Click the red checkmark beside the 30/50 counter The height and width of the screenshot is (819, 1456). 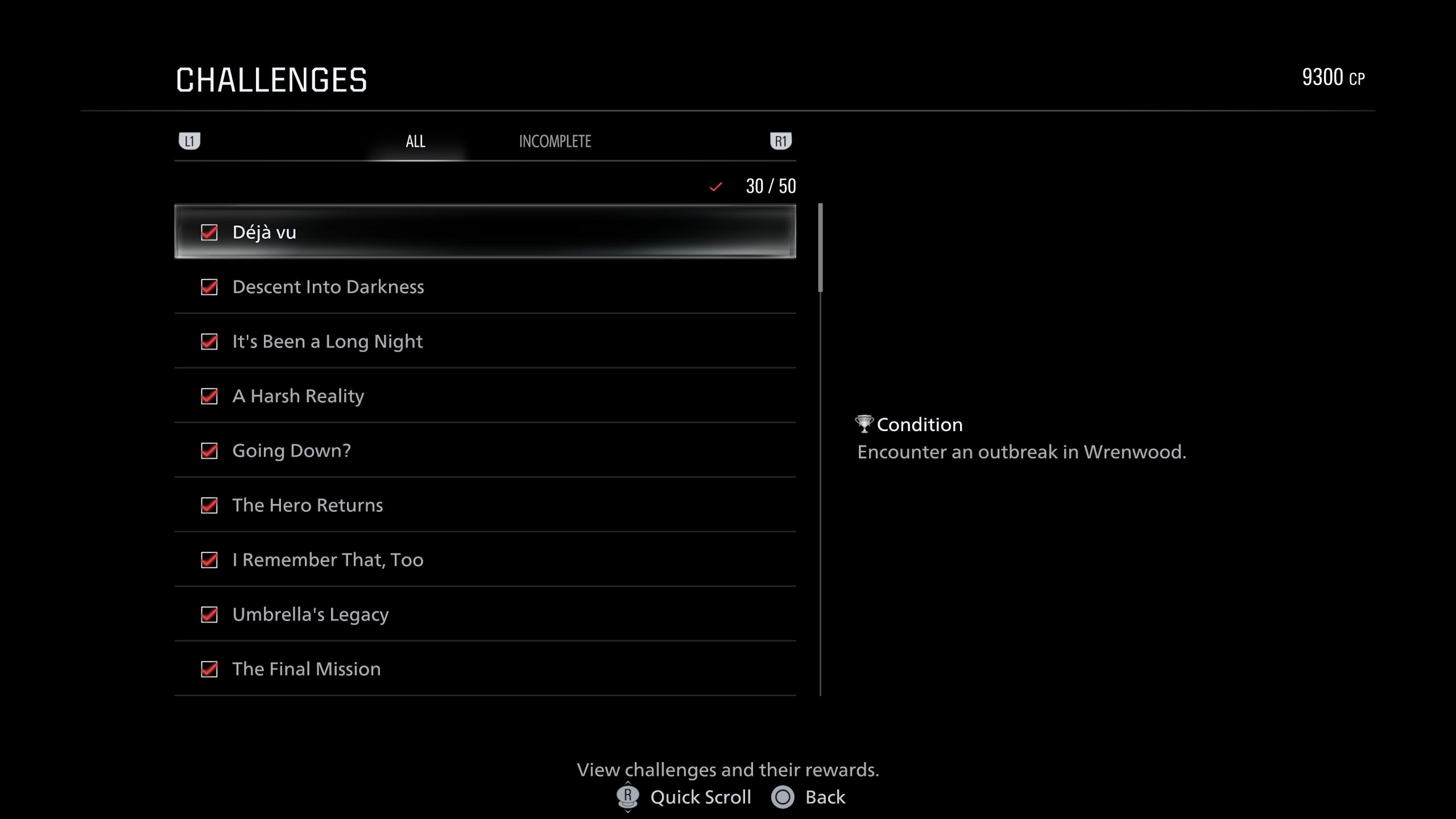[716, 186]
